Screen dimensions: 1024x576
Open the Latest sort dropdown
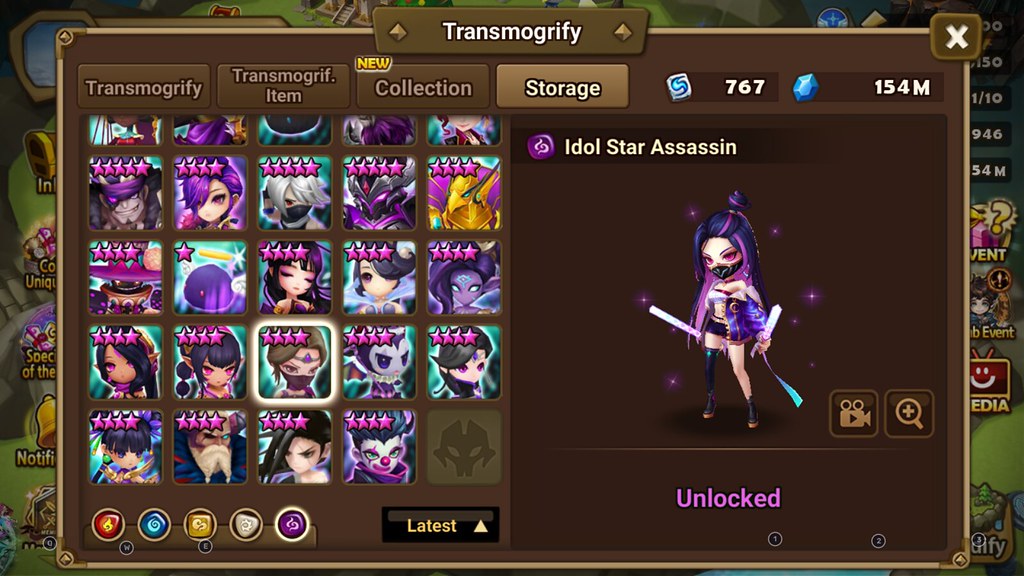pyautogui.click(x=440, y=525)
